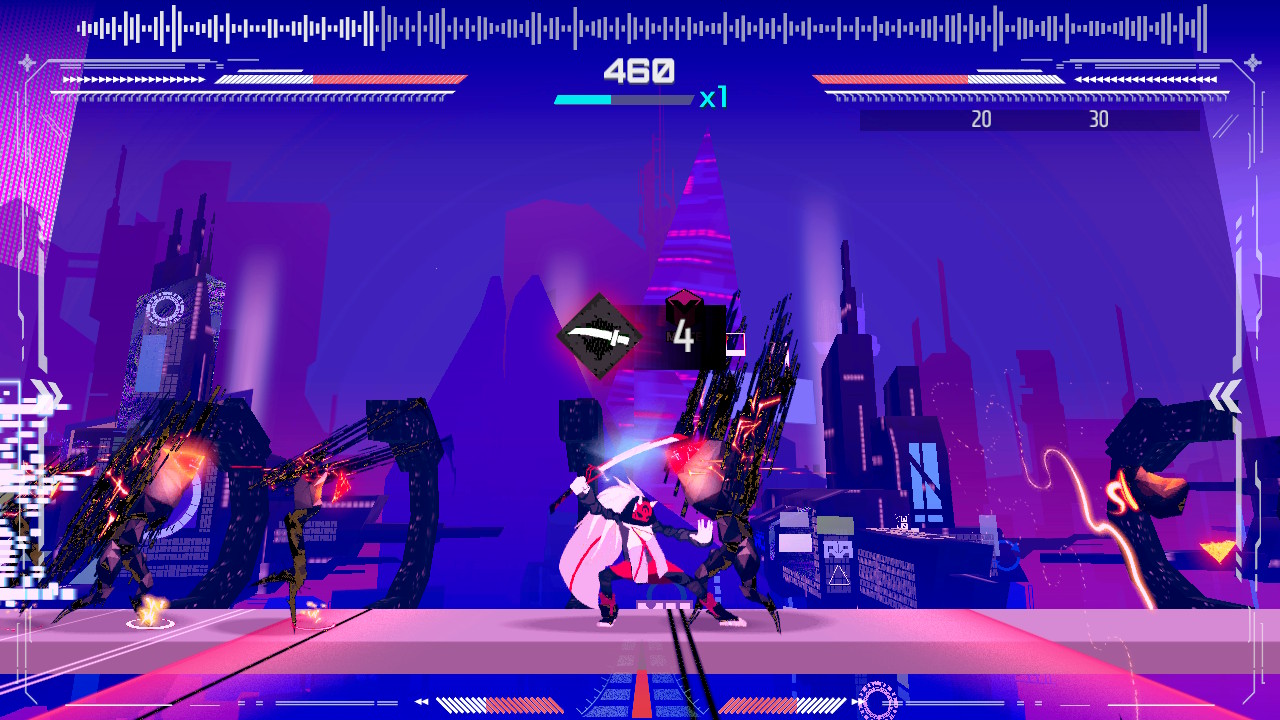Select the score display showing 460
This screenshot has width=1280, height=720.
tap(640, 70)
